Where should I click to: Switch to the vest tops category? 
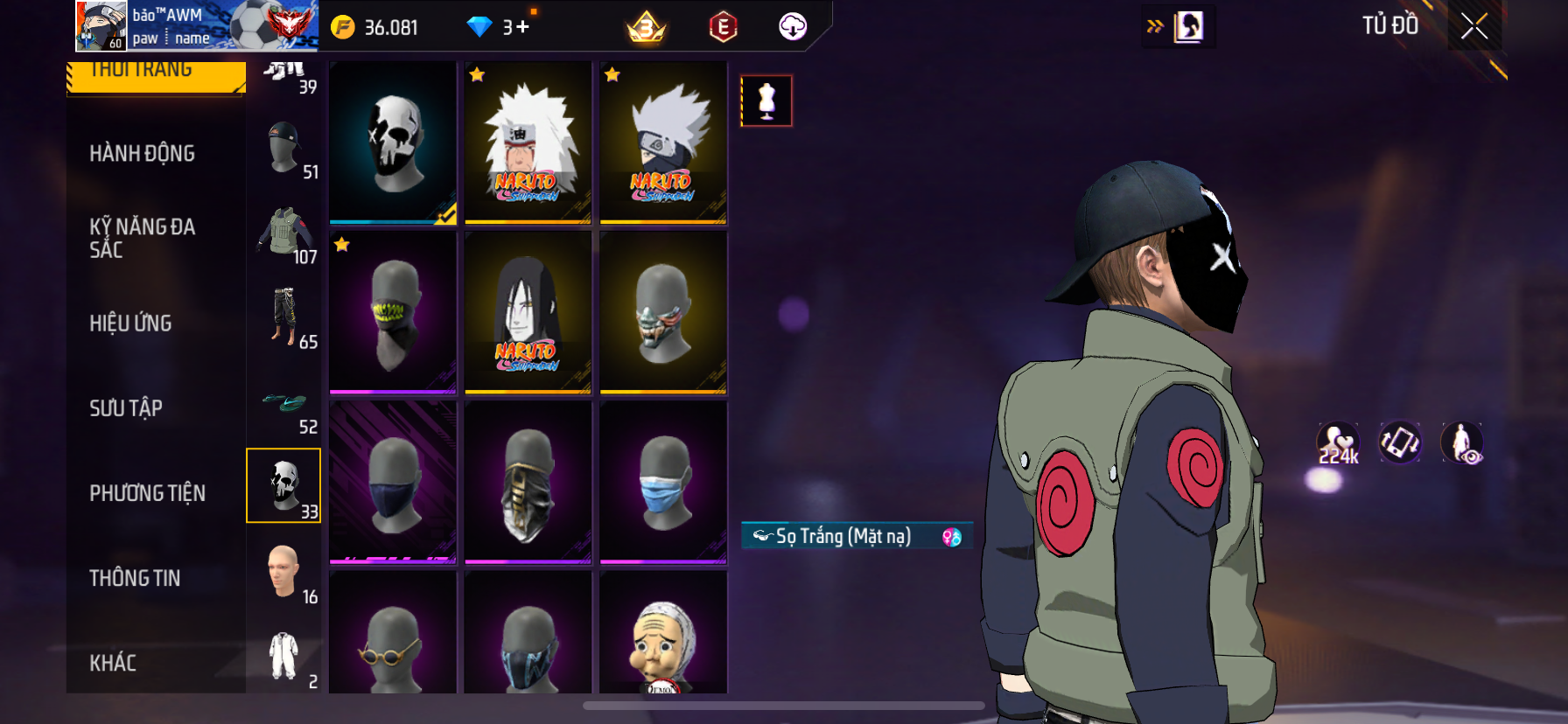pos(284,233)
